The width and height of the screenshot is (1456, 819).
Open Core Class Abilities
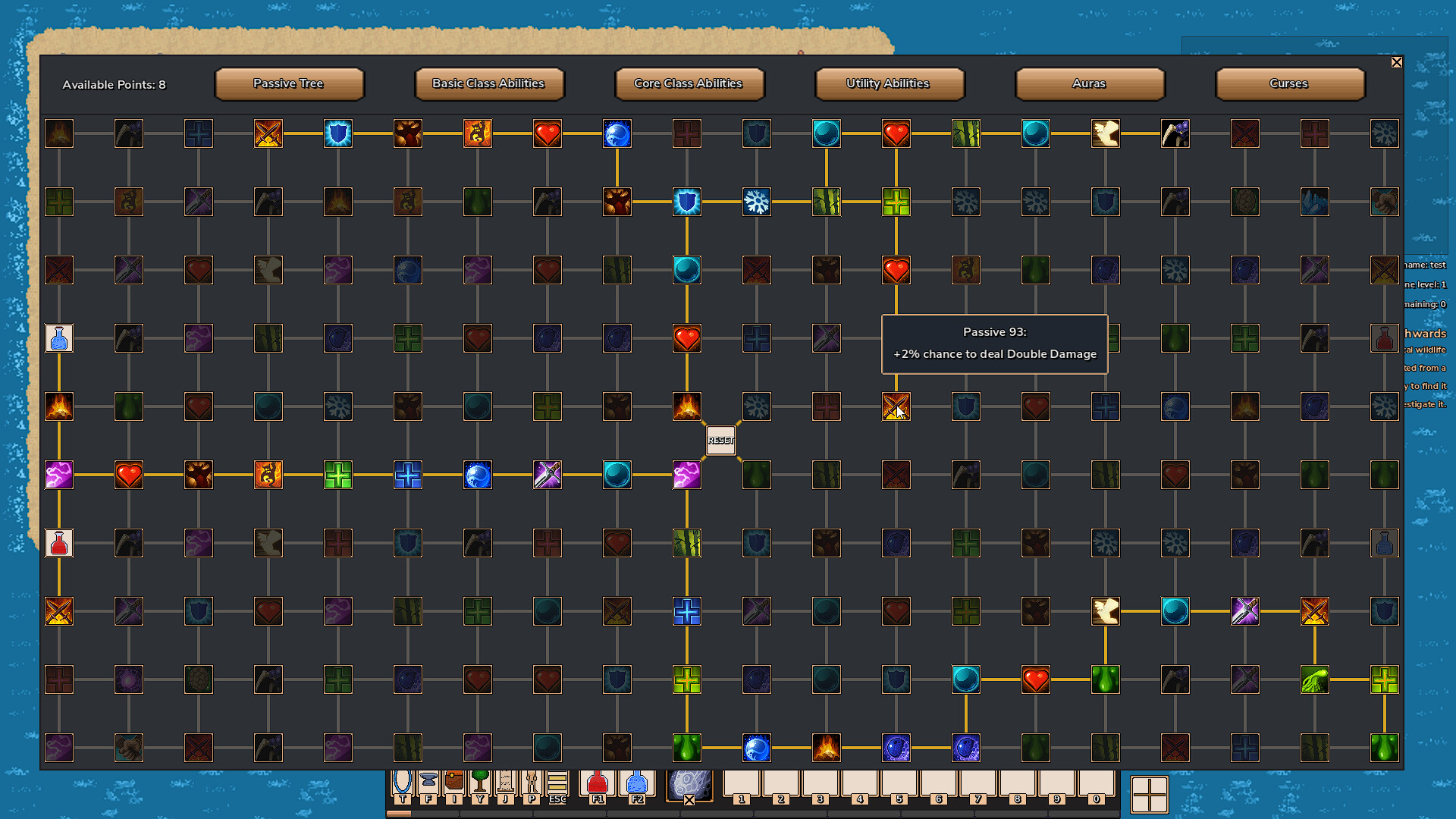pos(689,83)
